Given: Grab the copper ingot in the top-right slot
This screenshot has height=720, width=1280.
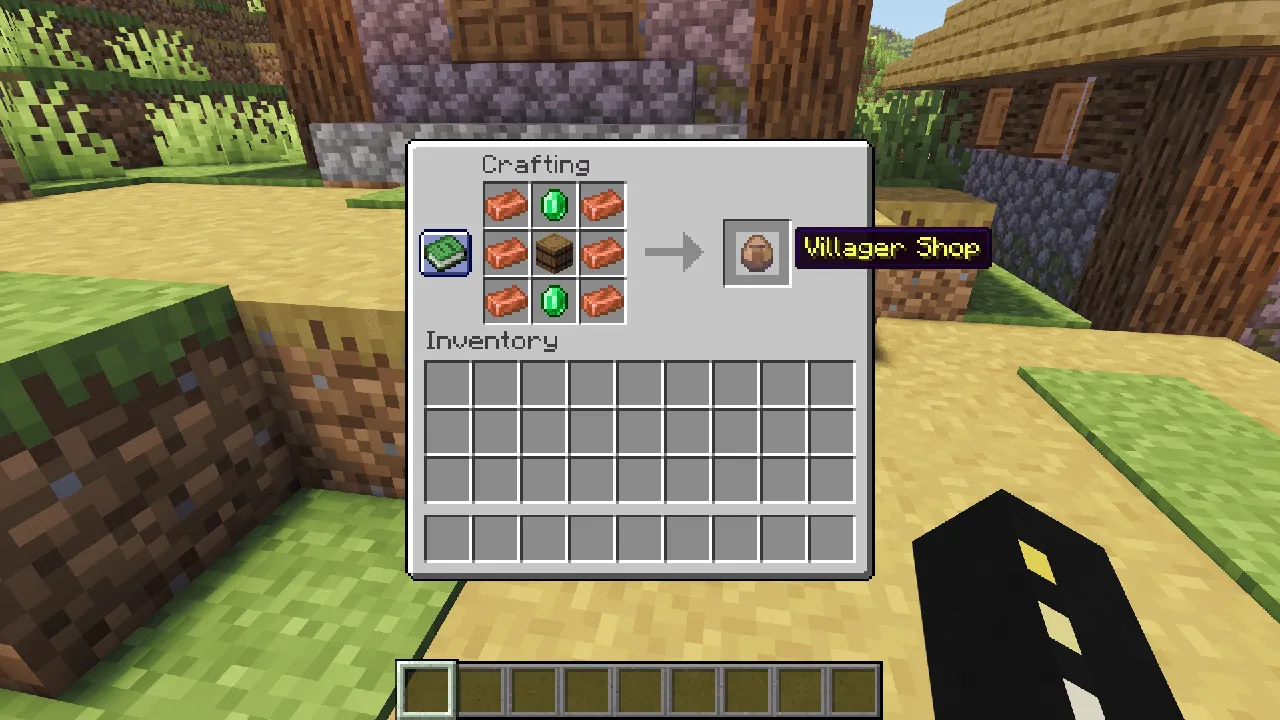Looking at the screenshot, I should click(602, 204).
